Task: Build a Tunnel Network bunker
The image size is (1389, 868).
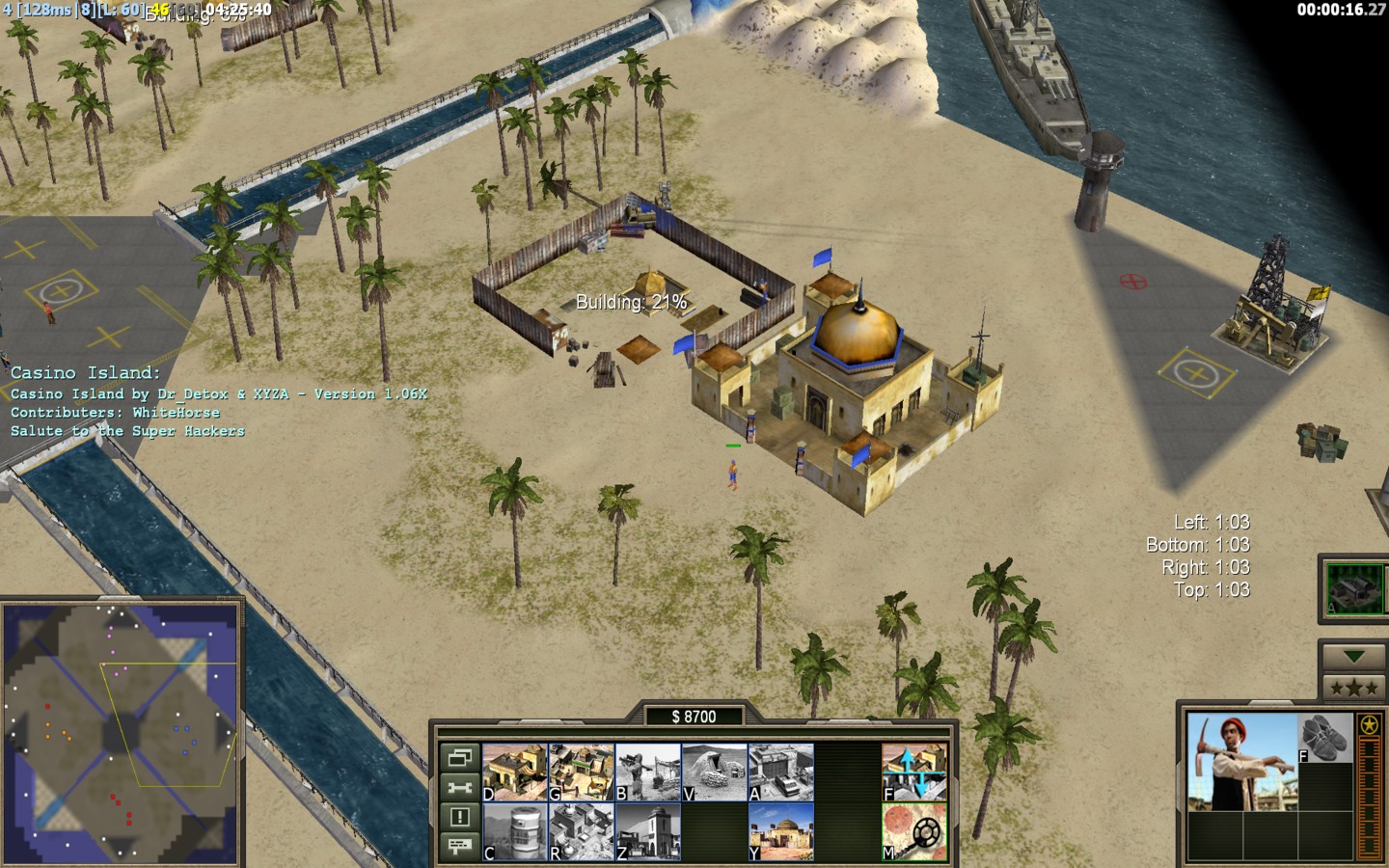Action: click(714, 772)
